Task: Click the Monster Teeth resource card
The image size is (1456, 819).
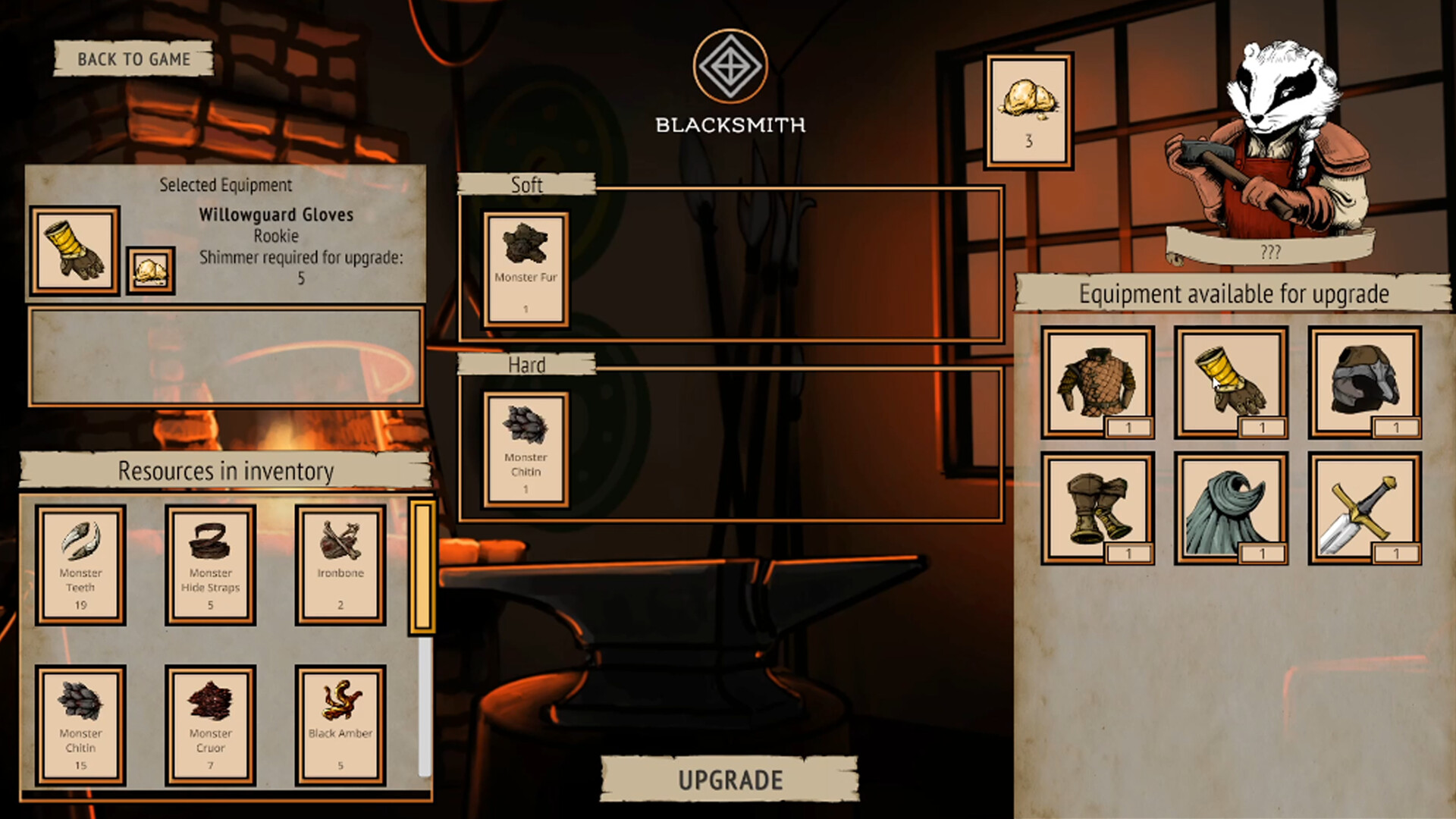Action: (x=80, y=565)
